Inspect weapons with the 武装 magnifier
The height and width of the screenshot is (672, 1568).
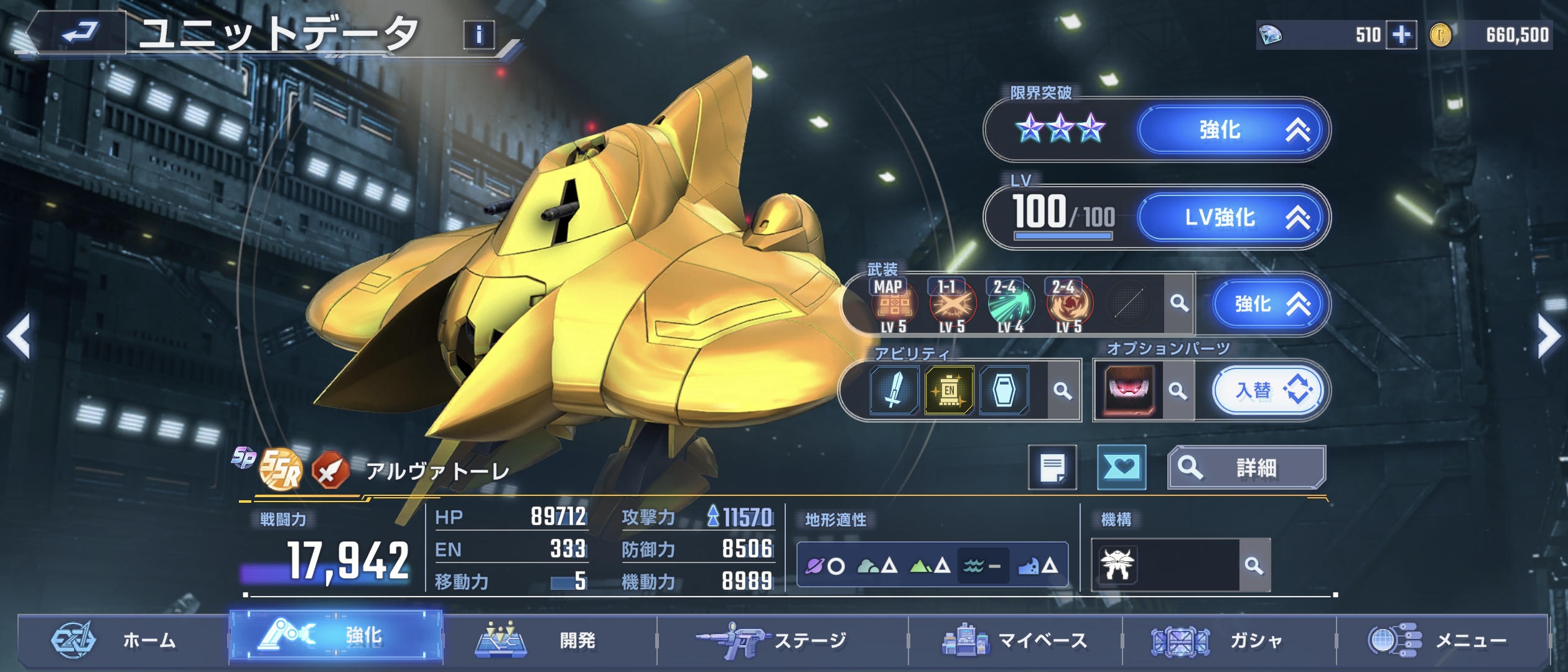tap(1178, 304)
